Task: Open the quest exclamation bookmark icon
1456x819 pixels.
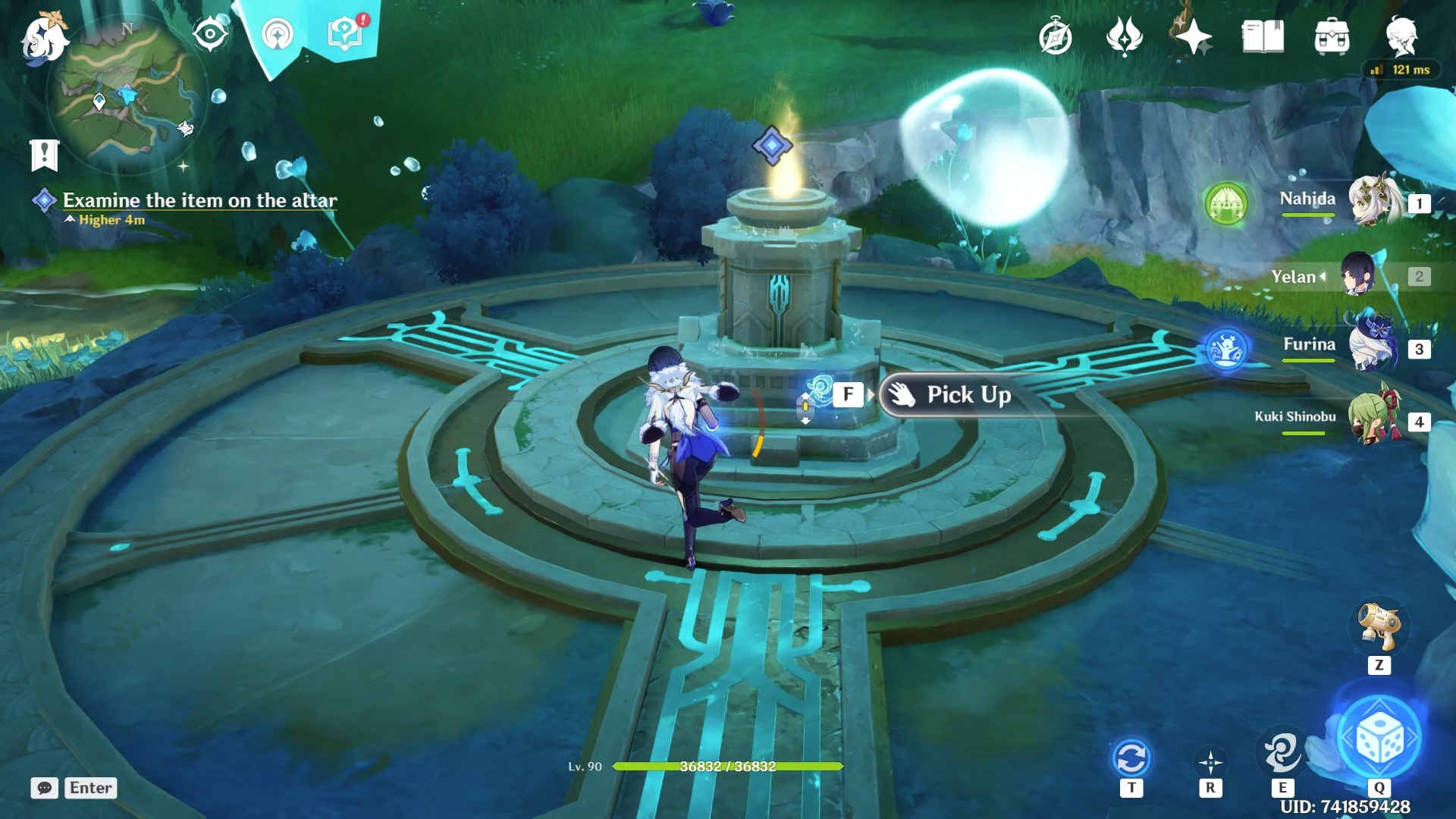Action: pyautogui.click(x=44, y=155)
